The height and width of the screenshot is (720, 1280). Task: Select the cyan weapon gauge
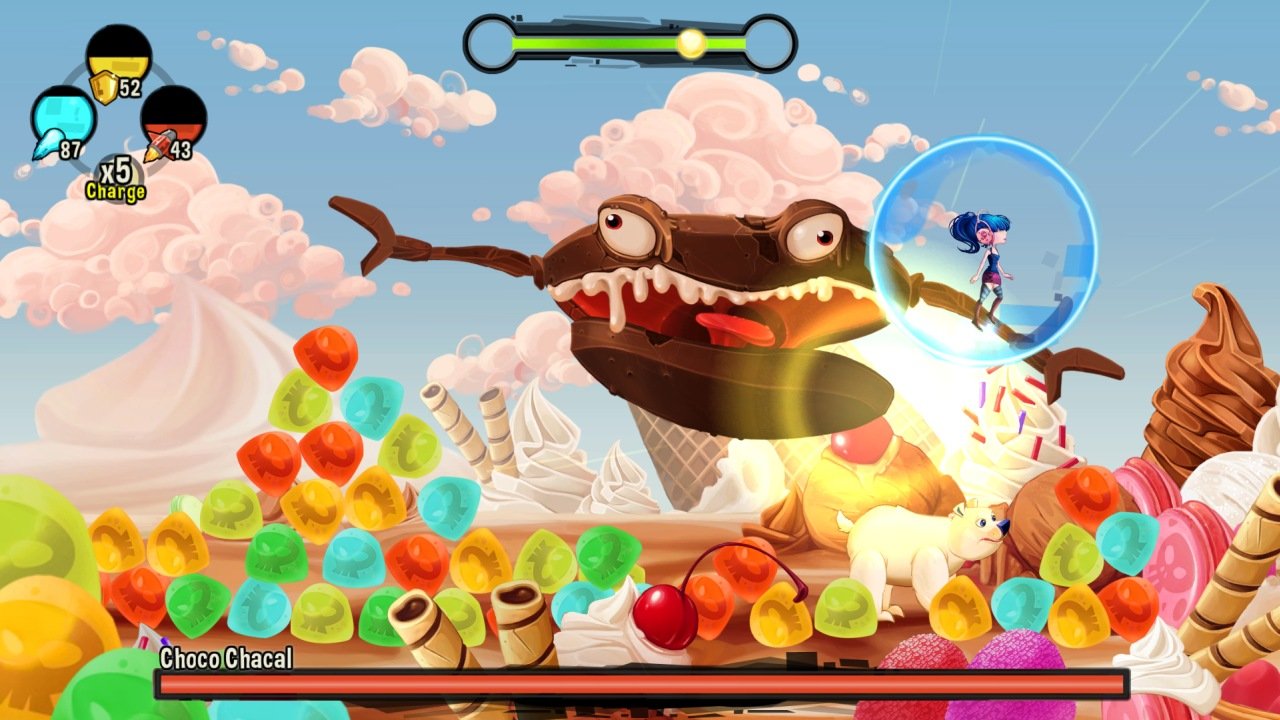coord(63,117)
